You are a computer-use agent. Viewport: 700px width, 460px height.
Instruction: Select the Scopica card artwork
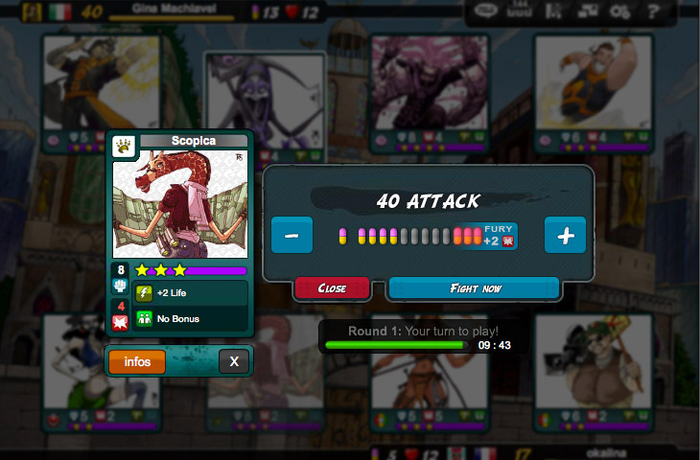180,205
